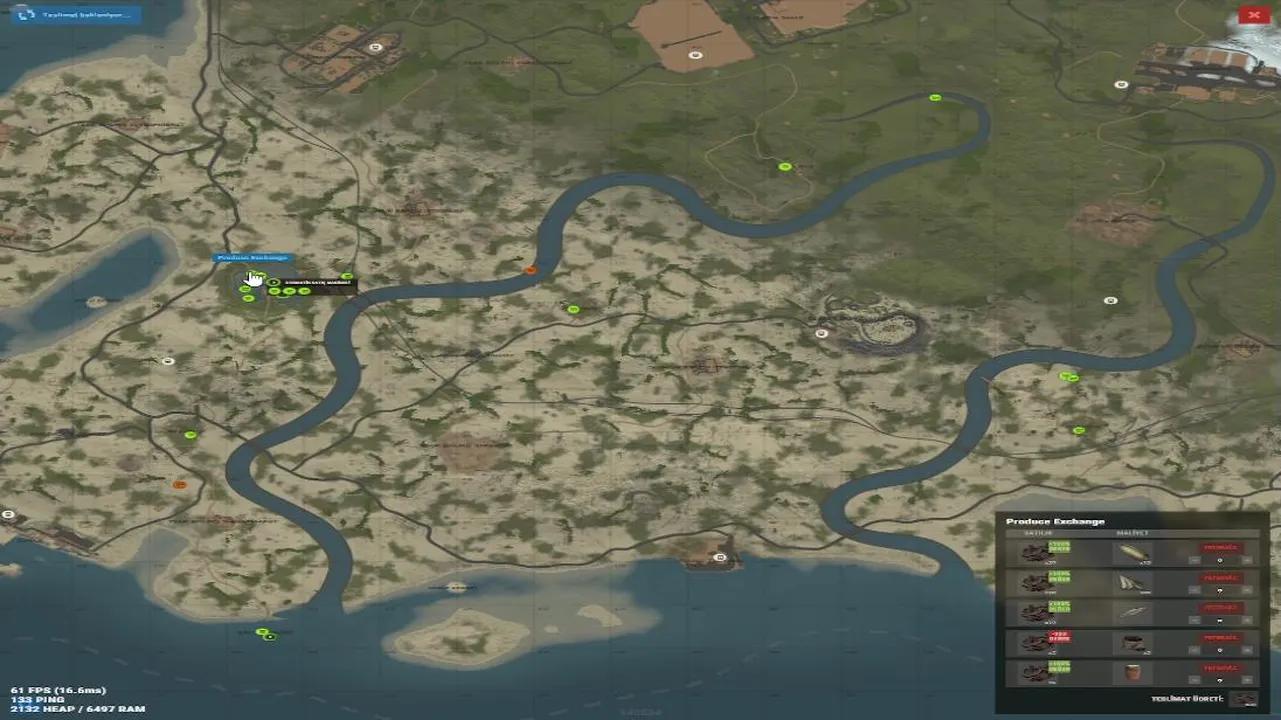The image size is (1281, 720).
Task: Open the white house marker in the northwest town
Action: coord(377,46)
